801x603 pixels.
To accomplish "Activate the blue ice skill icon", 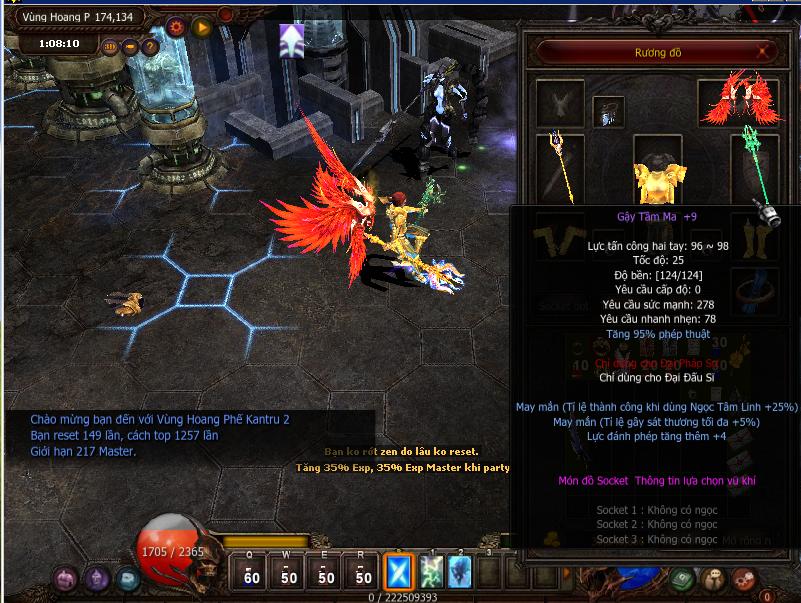I will [459, 572].
